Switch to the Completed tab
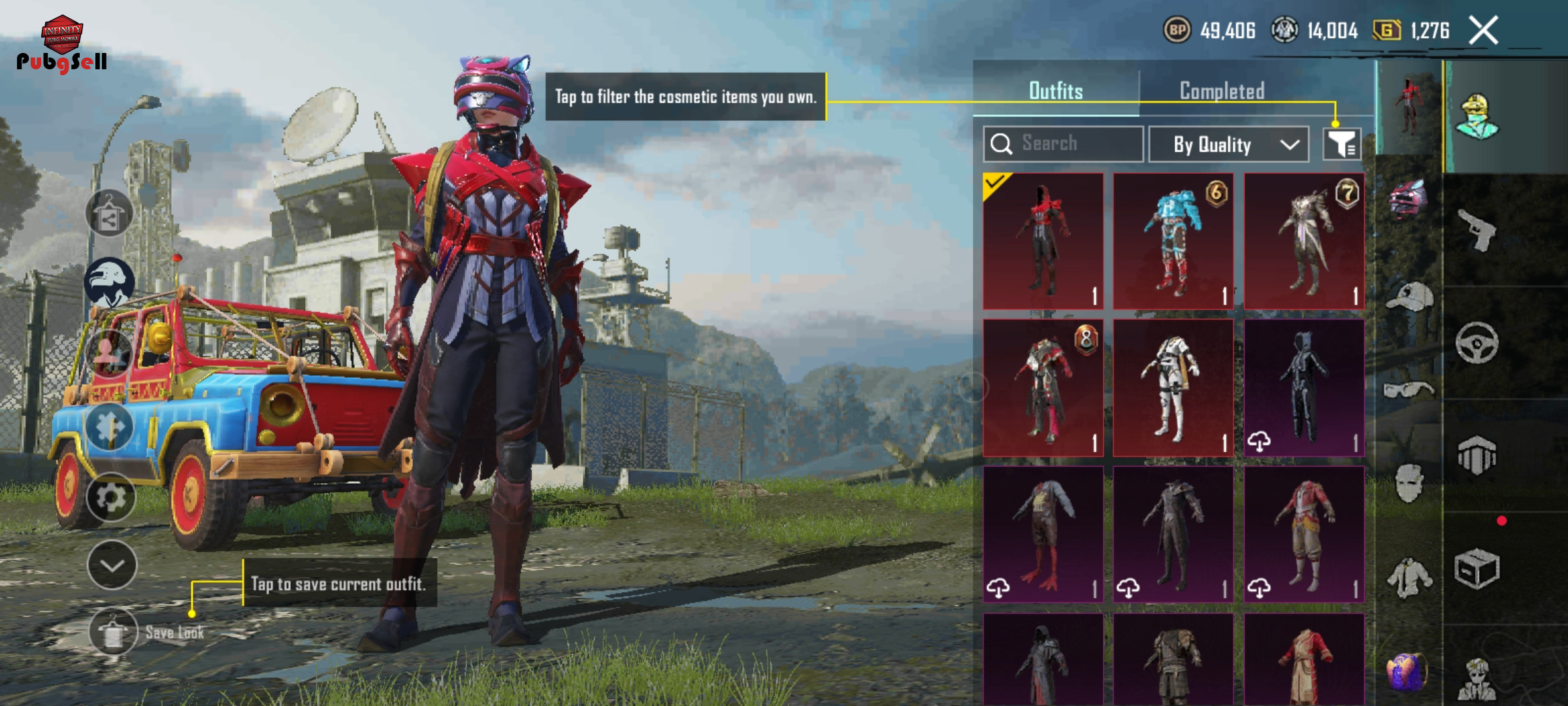The width and height of the screenshot is (1568, 706). 1222,91
